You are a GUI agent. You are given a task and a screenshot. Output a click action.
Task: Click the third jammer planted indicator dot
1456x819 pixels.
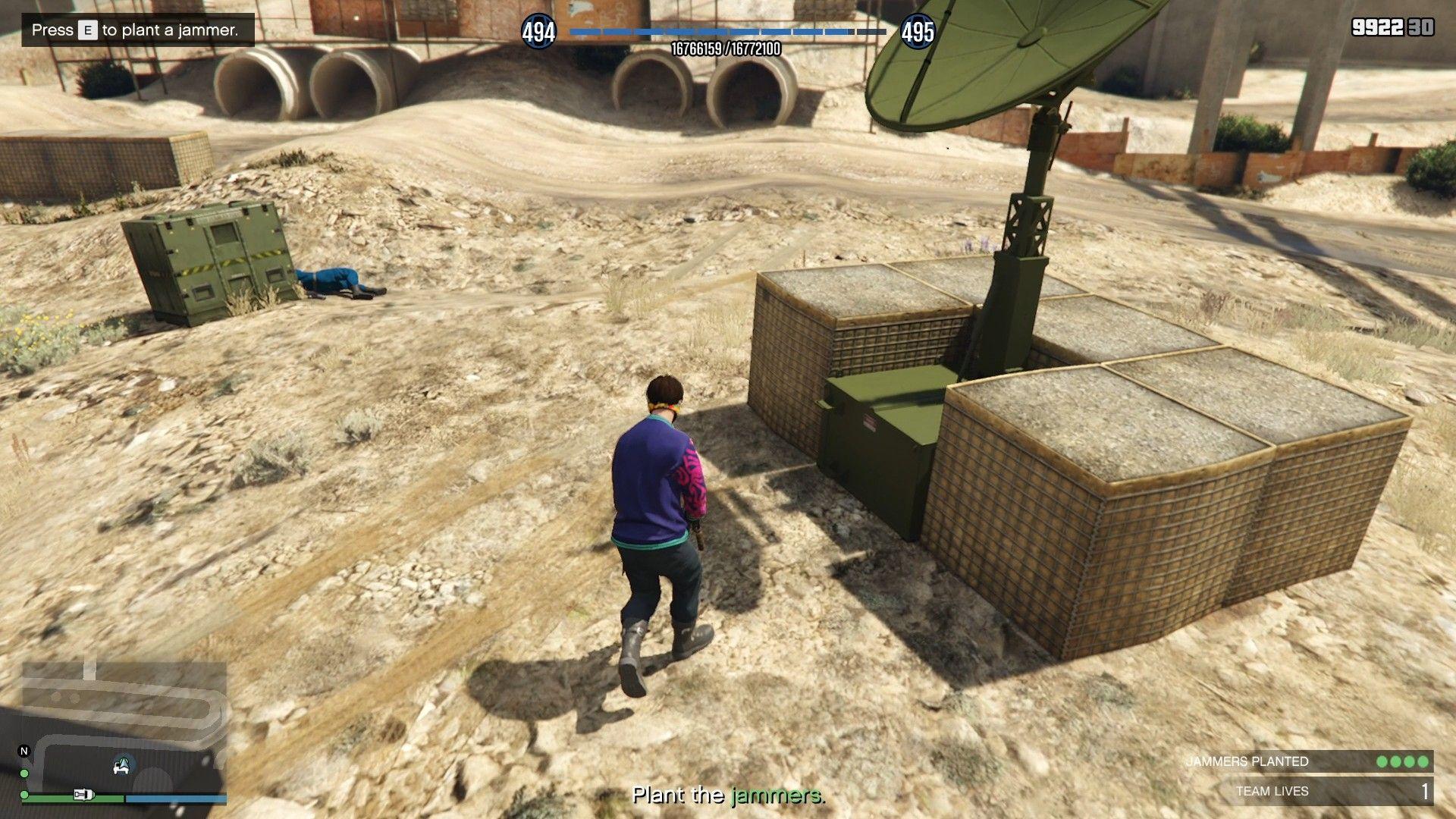point(1408,761)
